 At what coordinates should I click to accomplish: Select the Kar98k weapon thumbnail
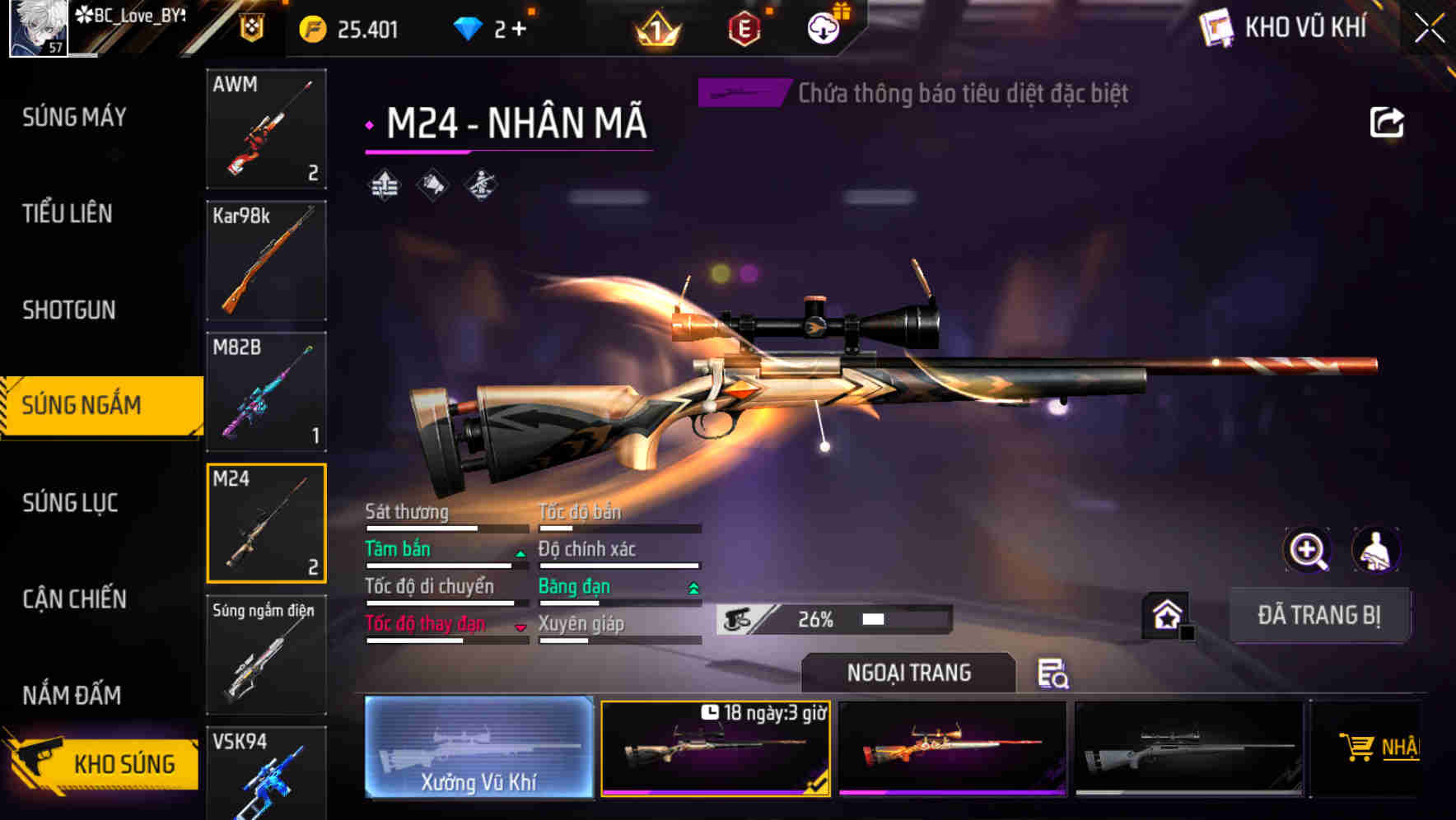tap(266, 260)
